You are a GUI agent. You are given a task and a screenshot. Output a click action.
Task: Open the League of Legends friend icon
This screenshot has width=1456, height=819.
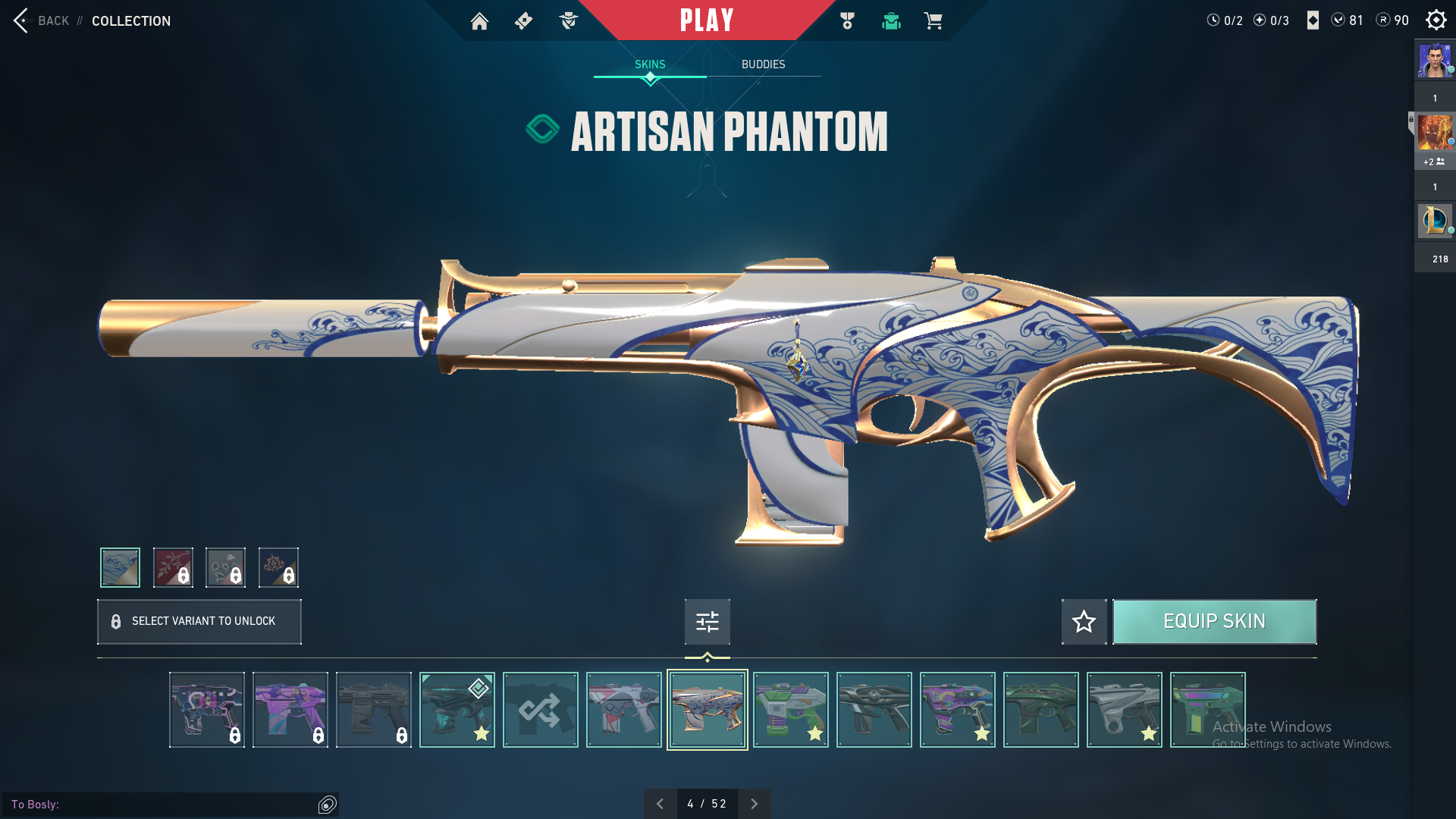(1435, 221)
